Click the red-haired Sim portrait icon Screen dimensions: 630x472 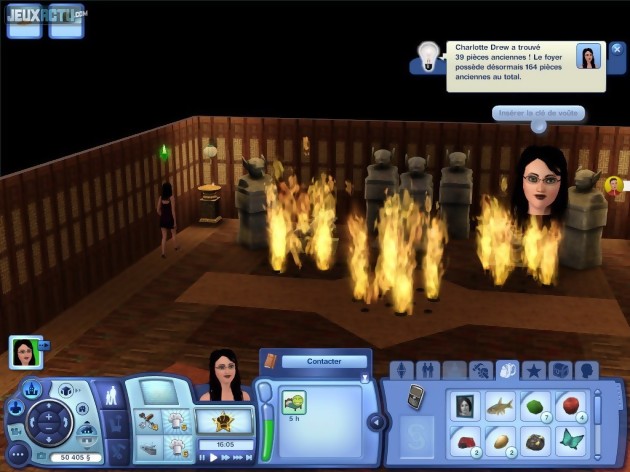tap(613, 185)
